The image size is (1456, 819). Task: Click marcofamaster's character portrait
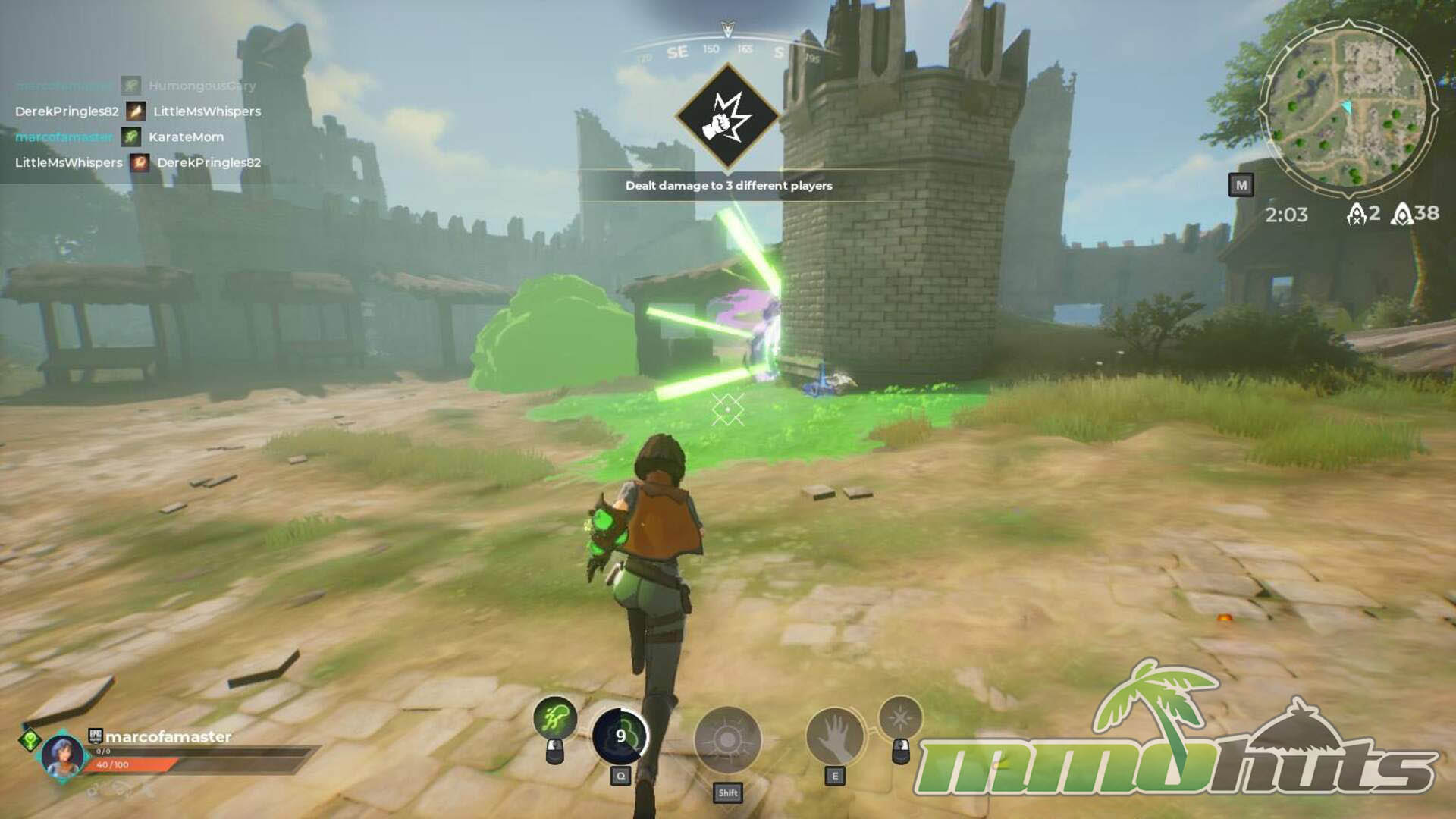point(62,755)
